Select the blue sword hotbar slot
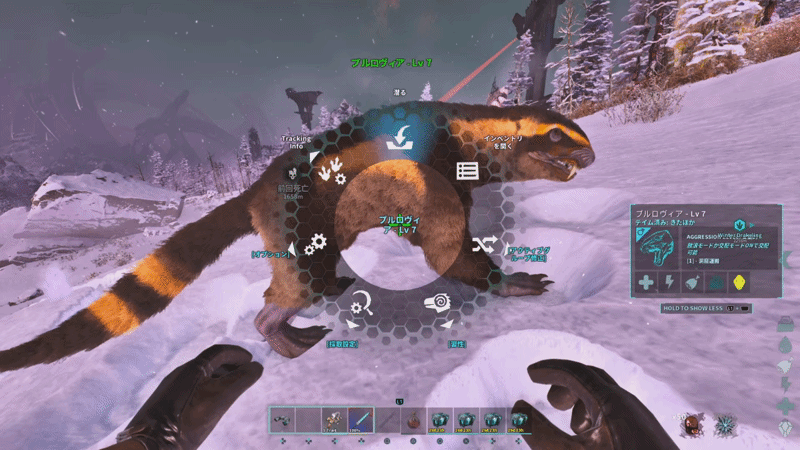The image size is (800, 450). [359, 420]
